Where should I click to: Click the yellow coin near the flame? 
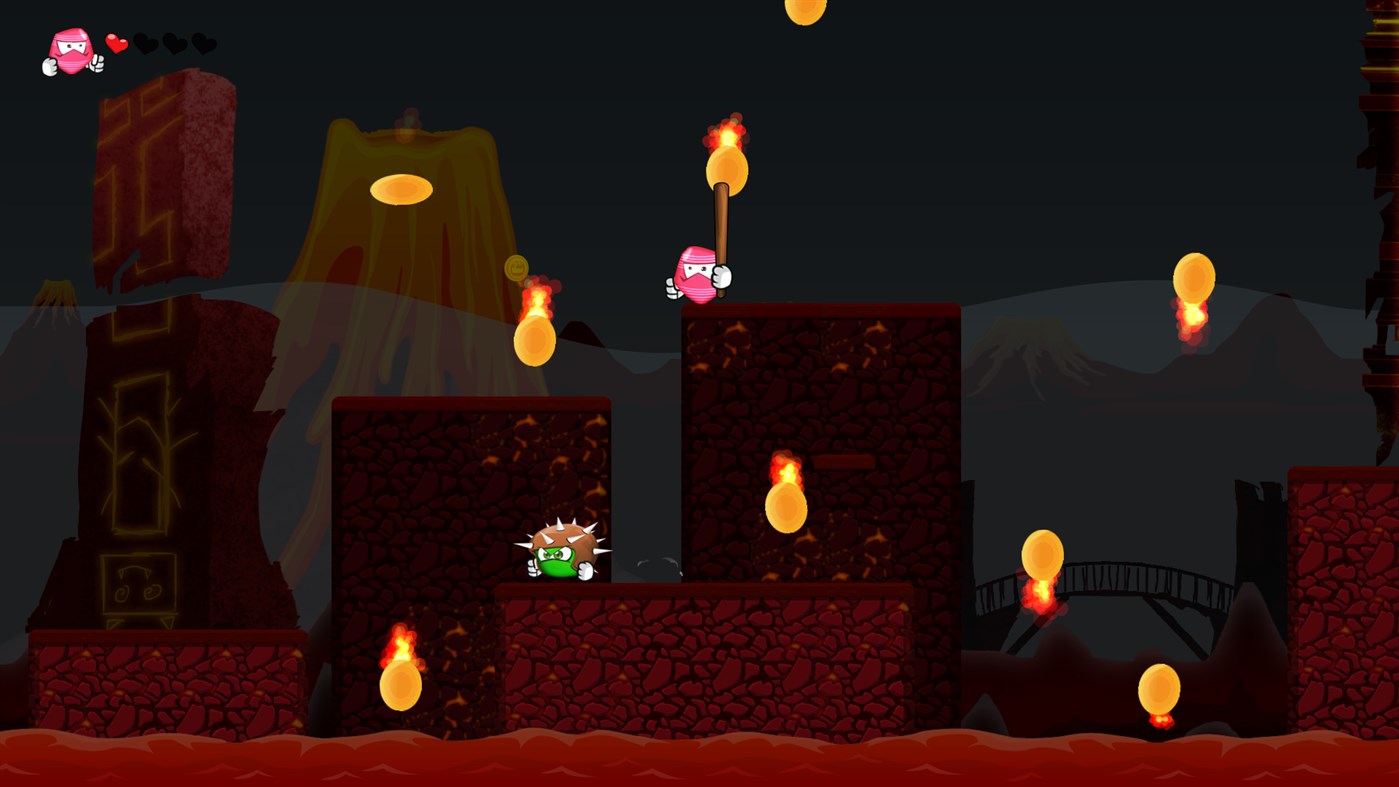tap(516, 267)
